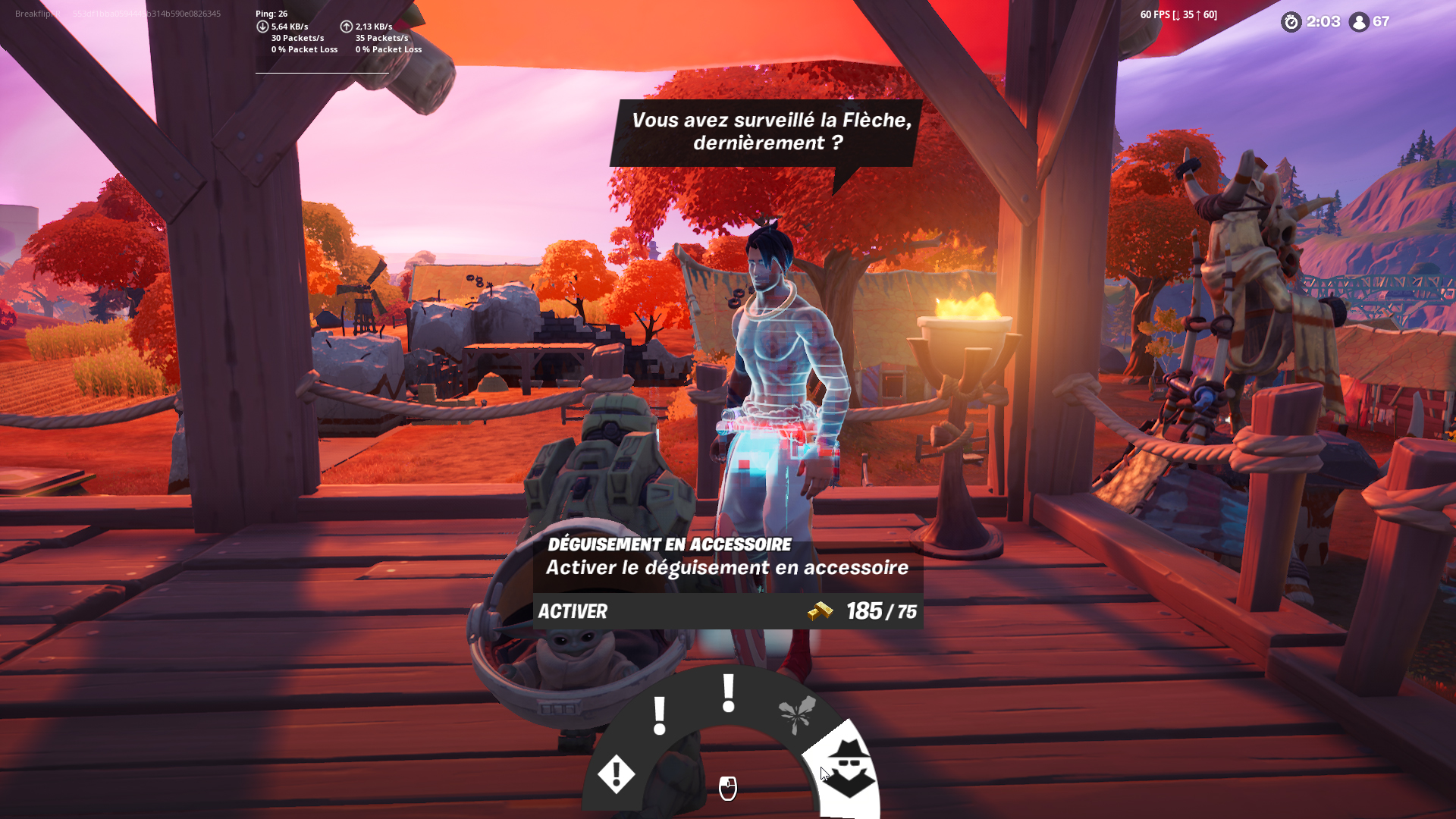Viewport: 1456px width, 819px height.
Task: Click the DÉGUISEMENT EN ACCESSOIRE header
Action: (668, 543)
